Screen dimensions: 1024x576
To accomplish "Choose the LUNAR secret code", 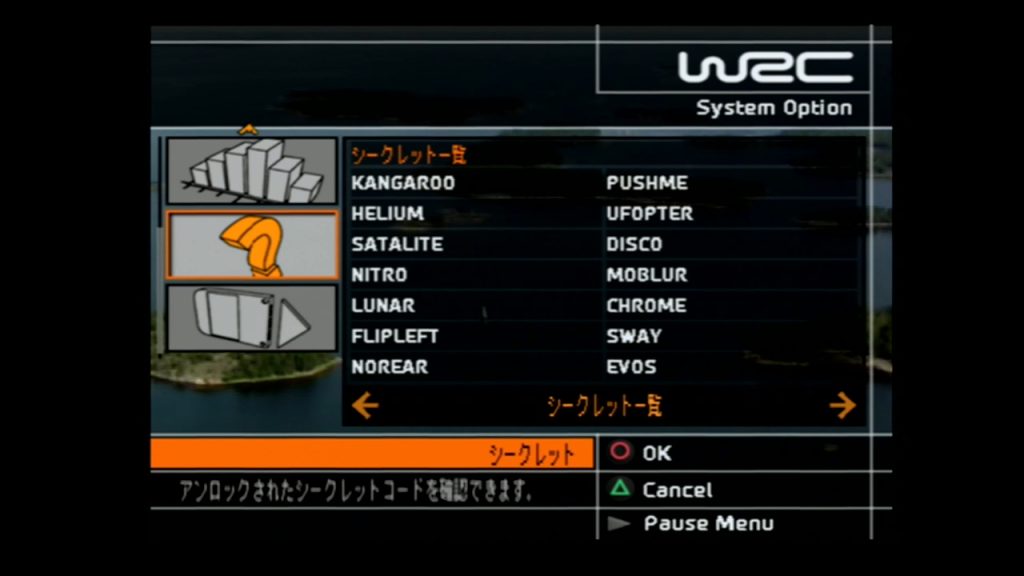I will click(x=383, y=306).
